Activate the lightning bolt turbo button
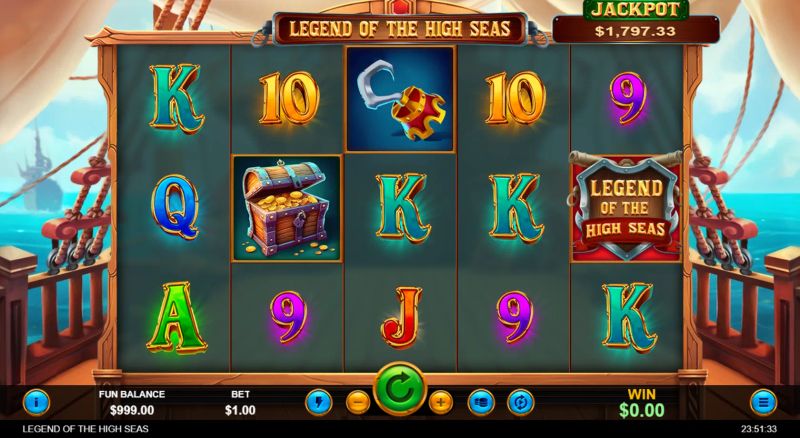This screenshot has width=800, height=438. click(319, 402)
